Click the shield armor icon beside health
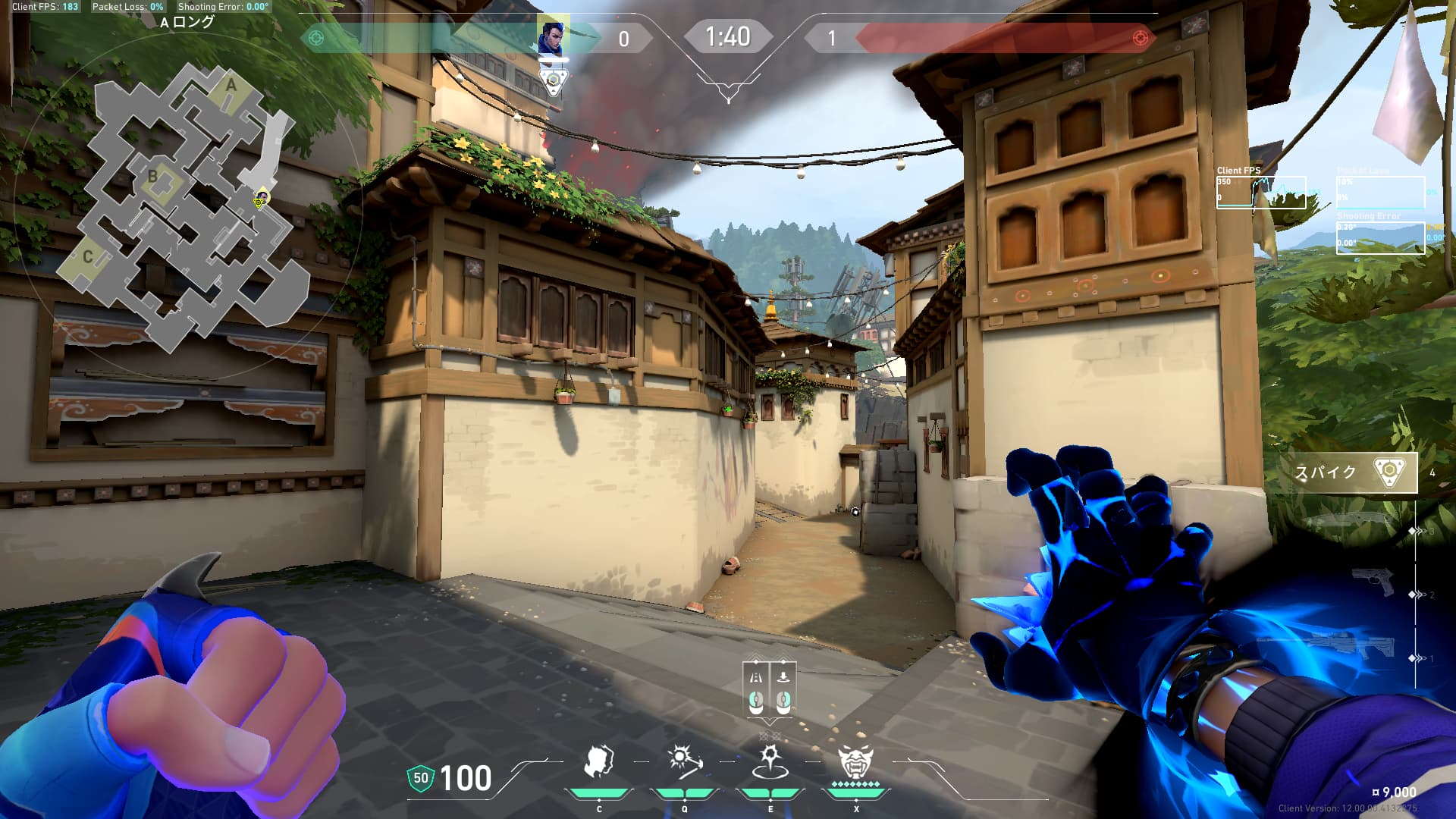The image size is (1456, 819). [x=420, y=778]
